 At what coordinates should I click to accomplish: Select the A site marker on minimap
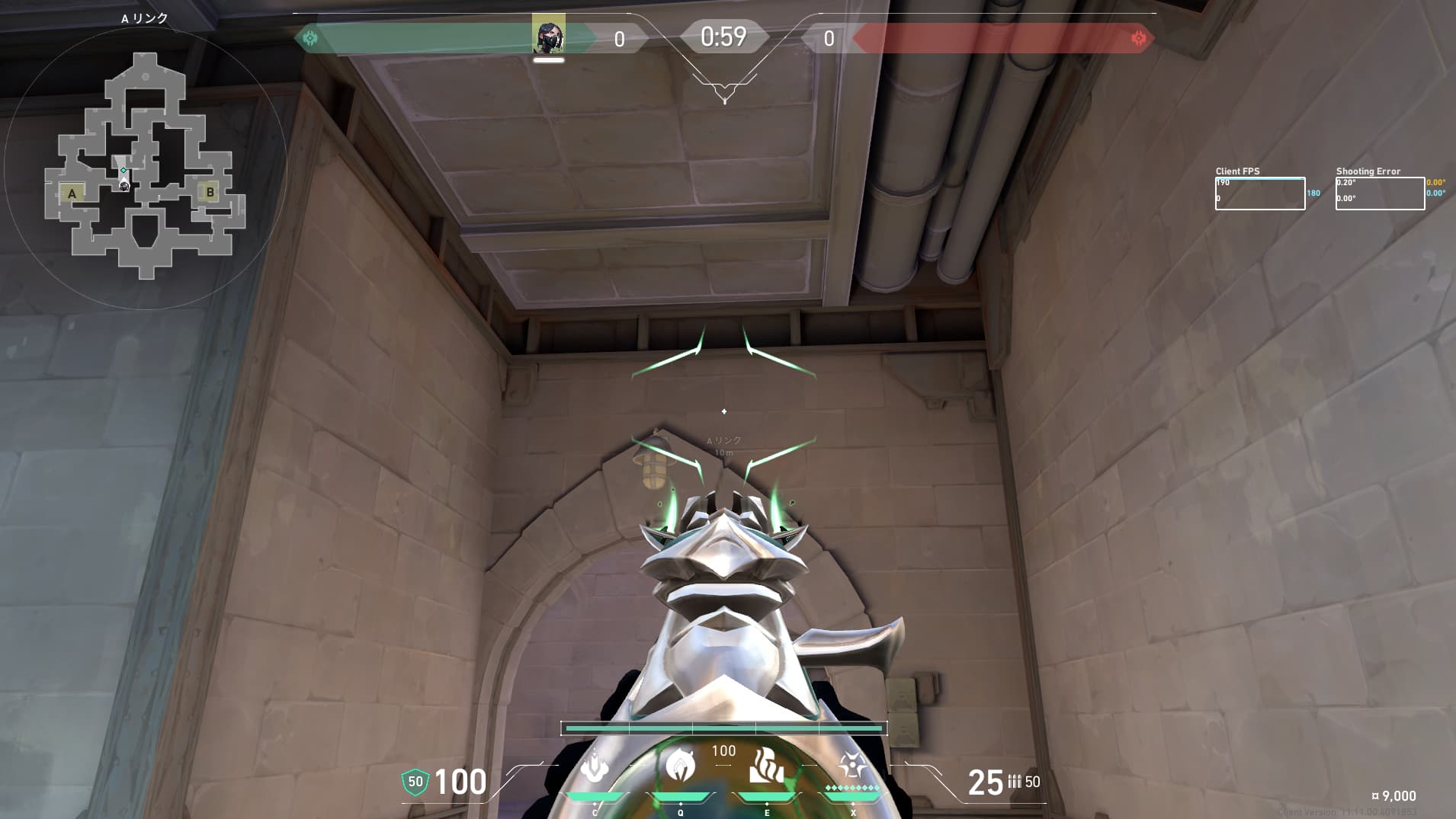pyautogui.click(x=72, y=194)
